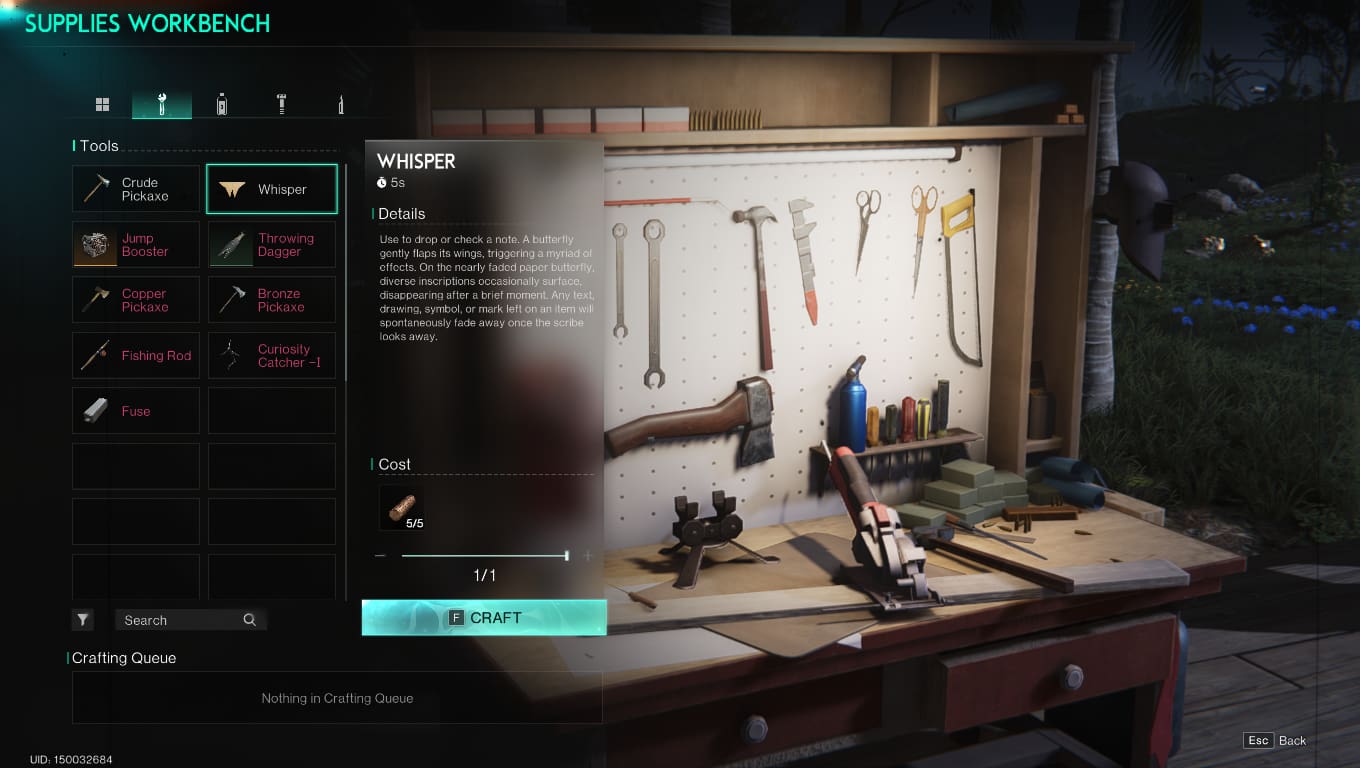This screenshot has width=1360, height=768.
Task: Open the bolt category tab
Action: click(x=281, y=104)
